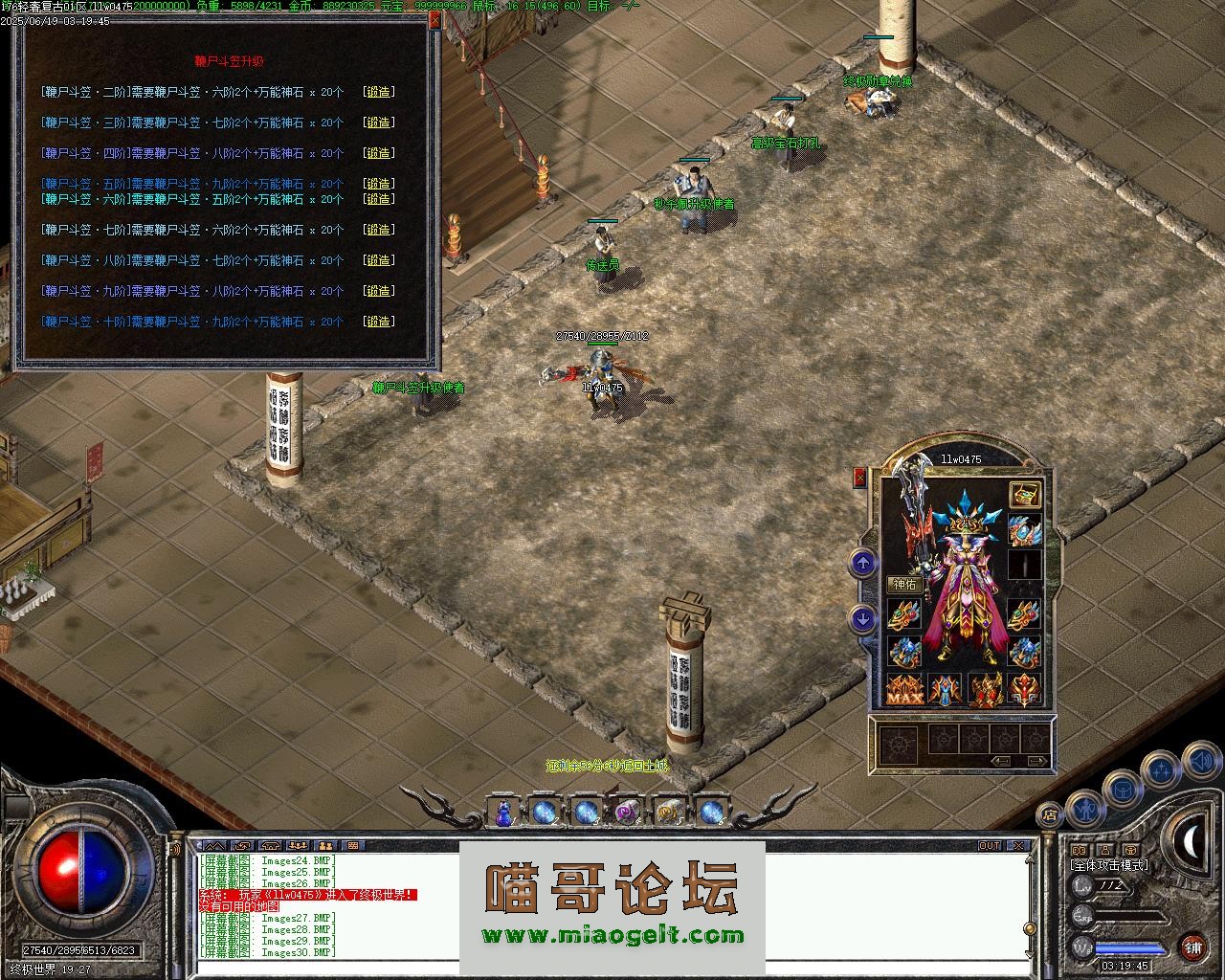Close the 鞭尸斗笠升级 dialog window
This screenshot has width=1225, height=980.
point(434,20)
